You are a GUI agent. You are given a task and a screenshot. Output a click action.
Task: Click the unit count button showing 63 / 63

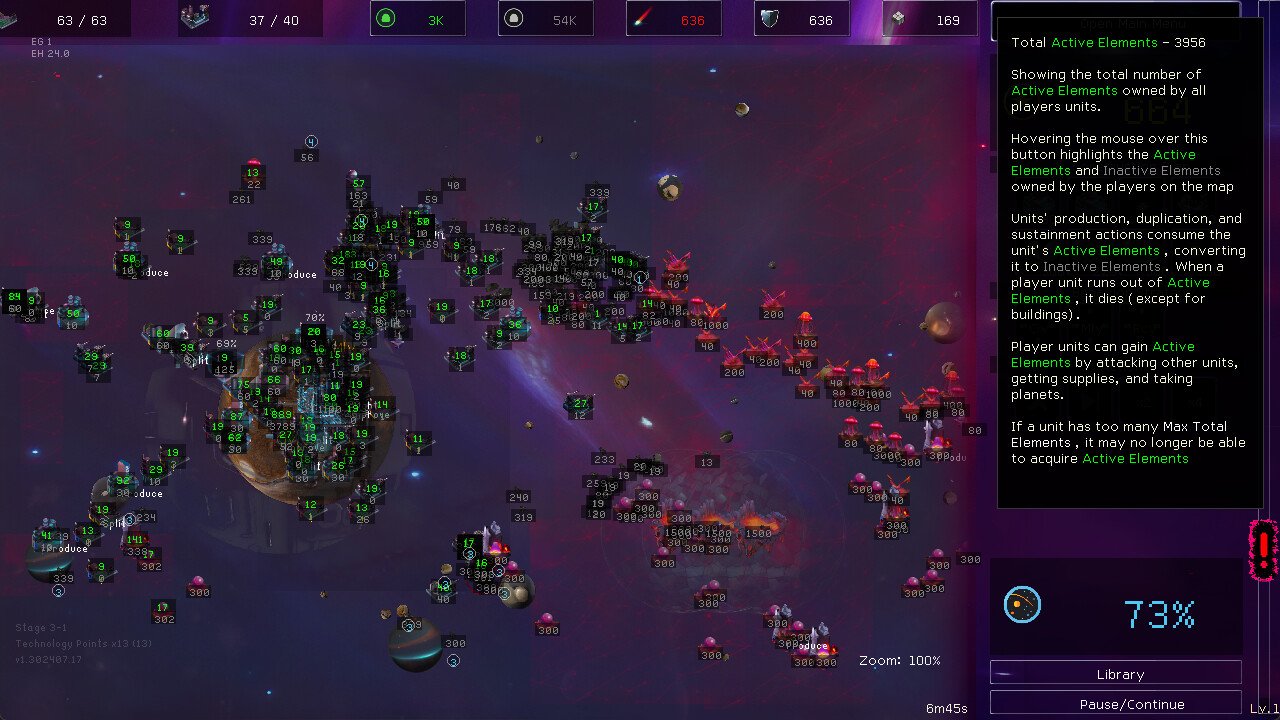(65, 19)
